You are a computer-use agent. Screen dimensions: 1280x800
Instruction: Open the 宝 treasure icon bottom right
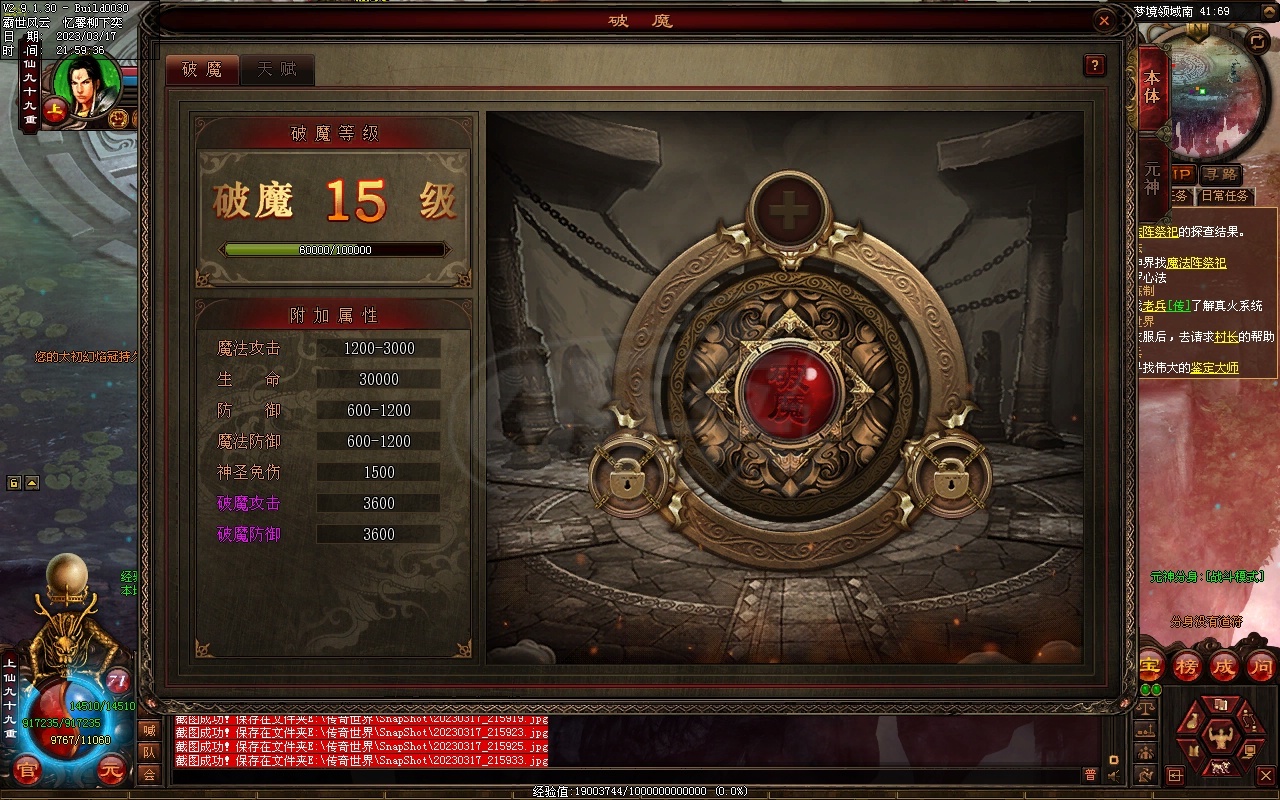pos(1149,665)
